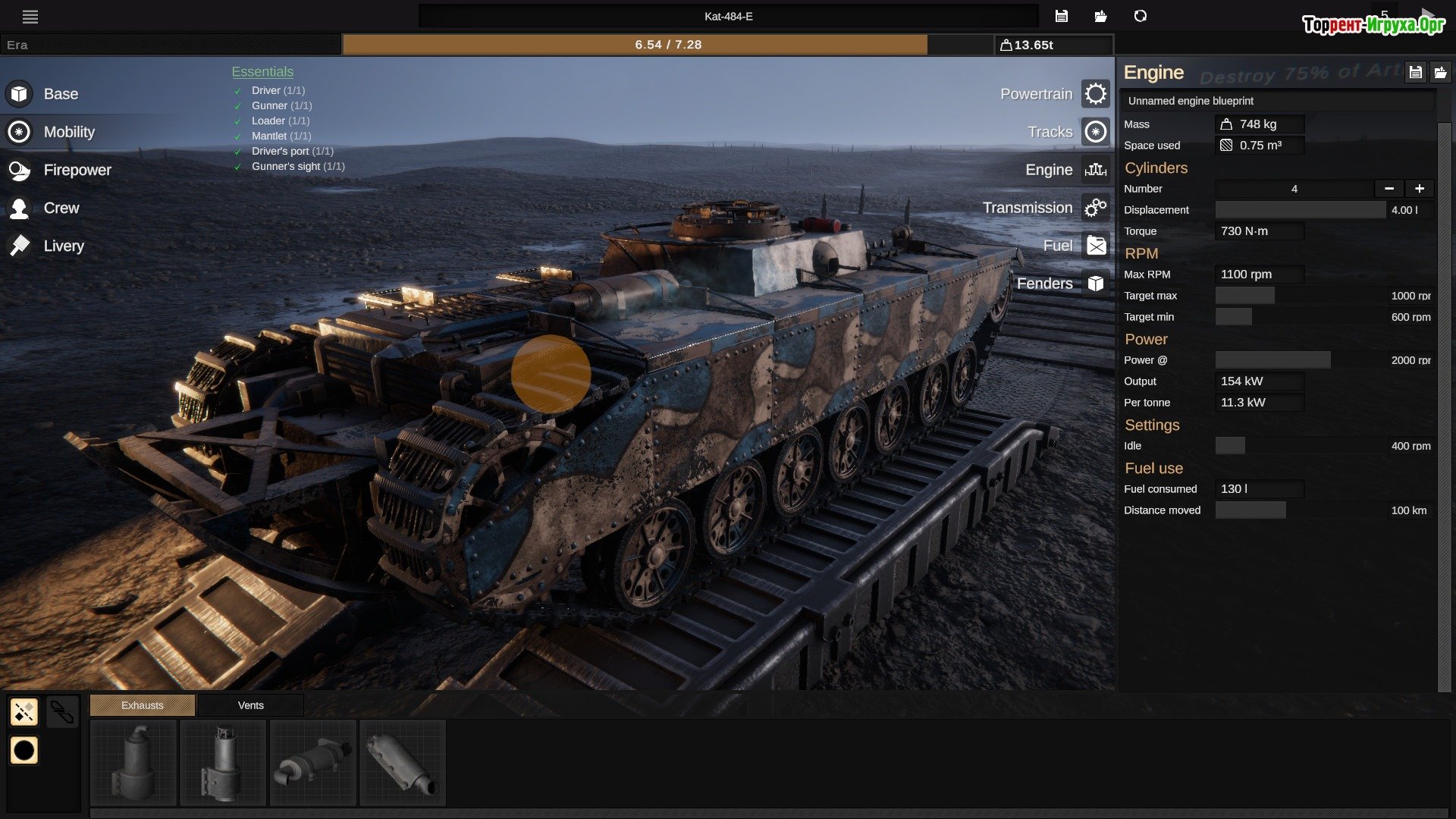Decrease the cylinder number with minus
Image resolution: width=1456 pixels, height=819 pixels.
(1389, 189)
